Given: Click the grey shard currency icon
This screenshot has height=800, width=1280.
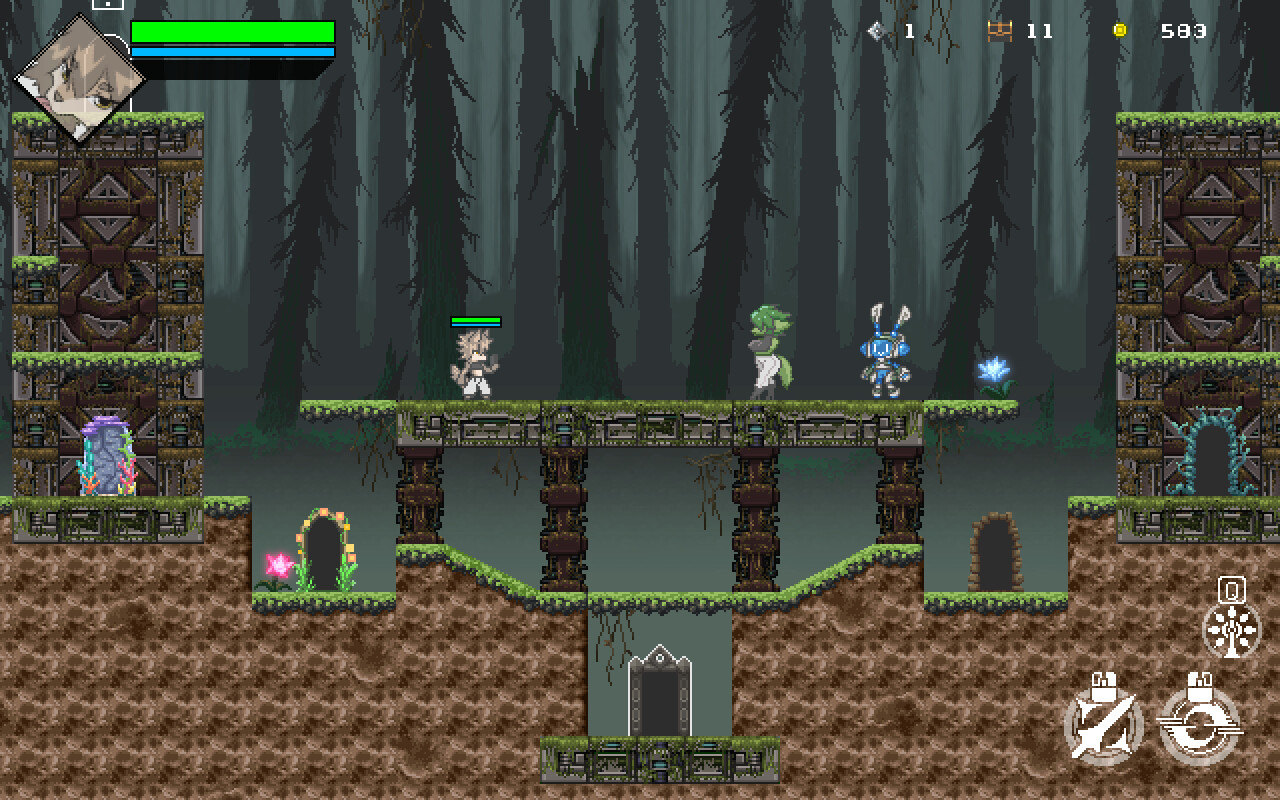Looking at the screenshot, I should tap(878, 31).
